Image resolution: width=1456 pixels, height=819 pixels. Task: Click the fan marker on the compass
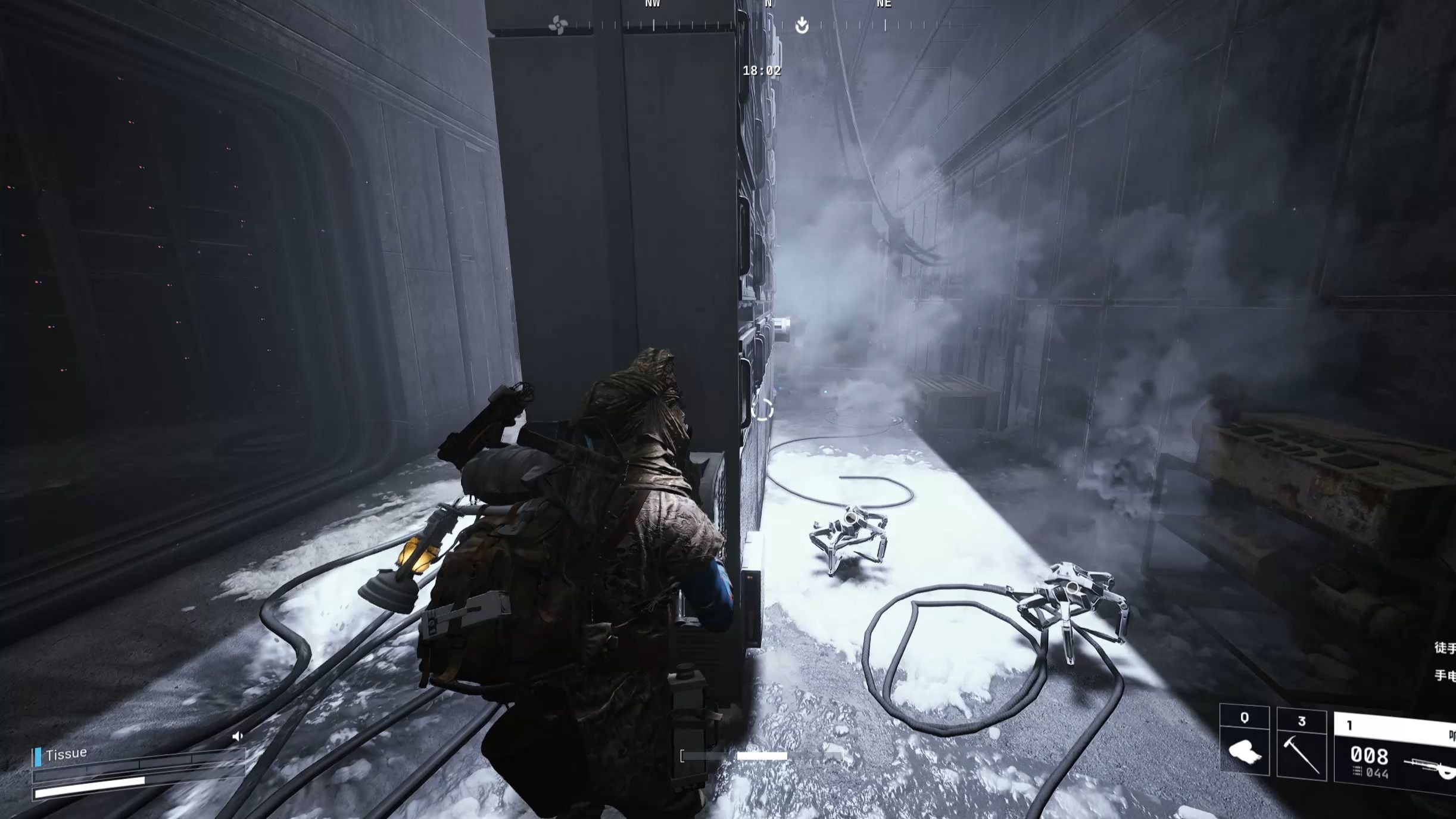558,26
